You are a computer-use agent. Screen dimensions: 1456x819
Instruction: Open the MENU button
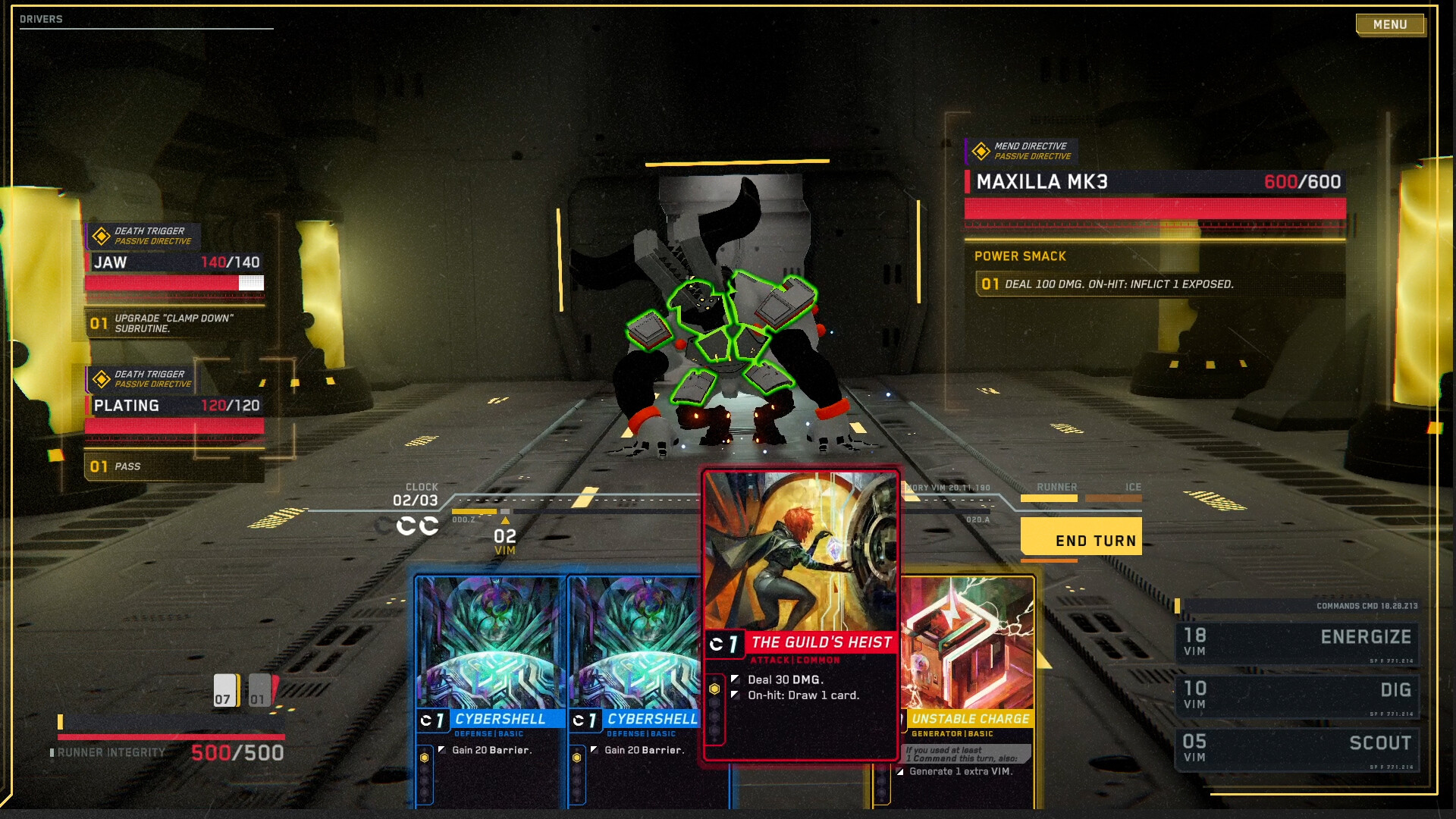(x=1389, y=24)
